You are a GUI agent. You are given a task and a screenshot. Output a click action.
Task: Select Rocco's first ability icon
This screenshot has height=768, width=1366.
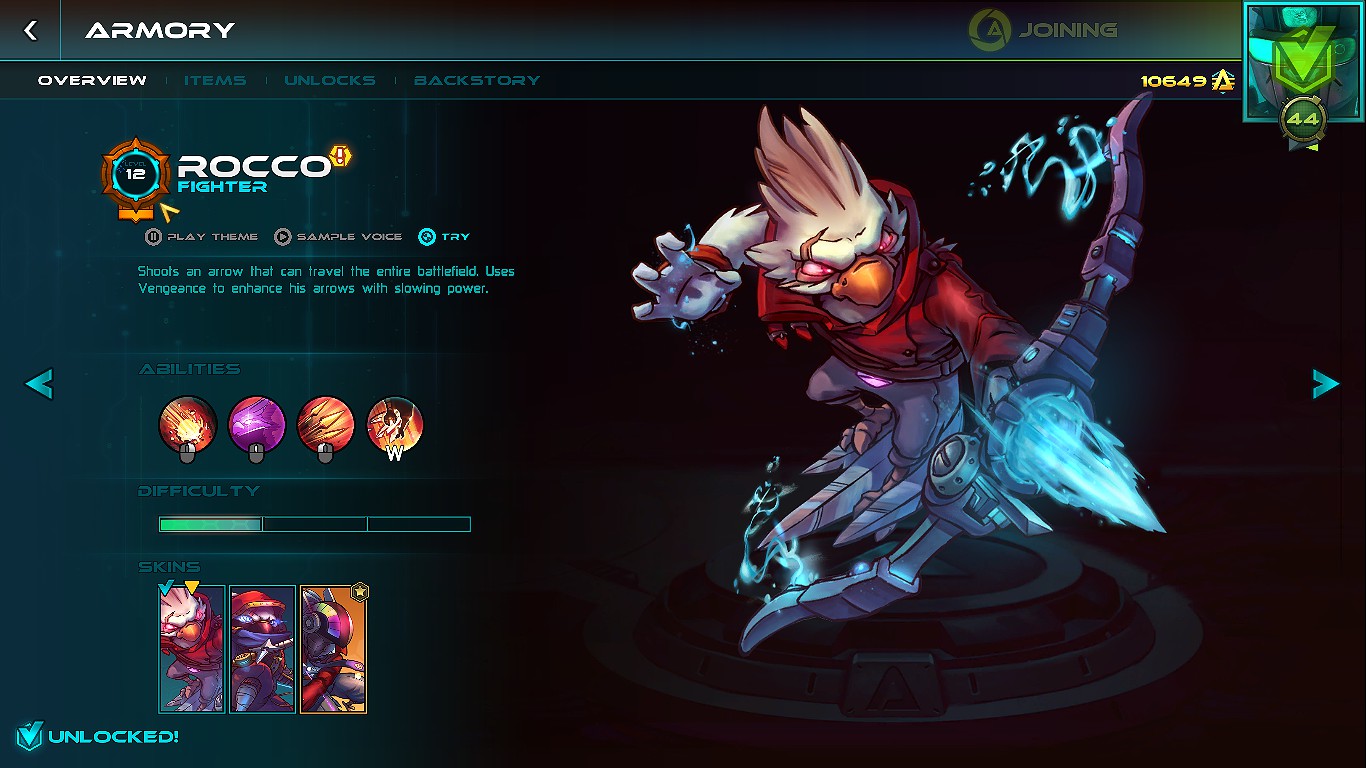(186, 424)
